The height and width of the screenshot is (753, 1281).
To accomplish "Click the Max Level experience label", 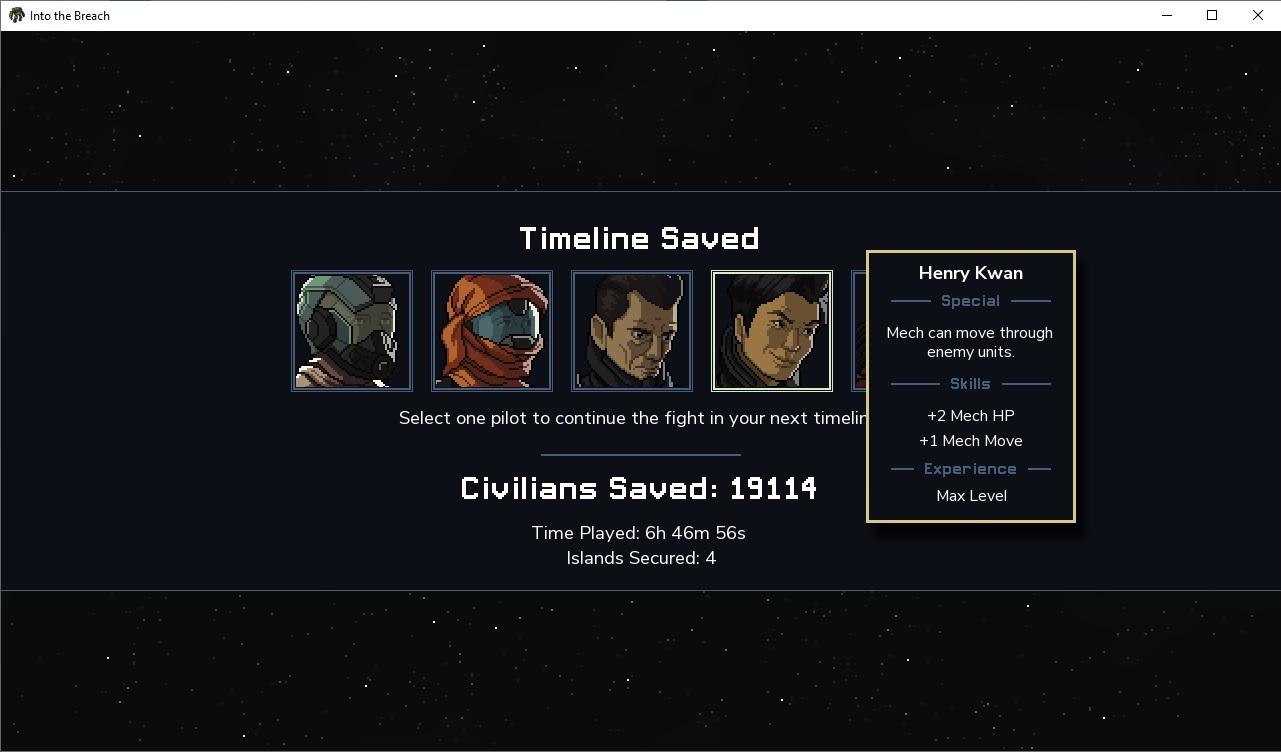I will [970, 495].
